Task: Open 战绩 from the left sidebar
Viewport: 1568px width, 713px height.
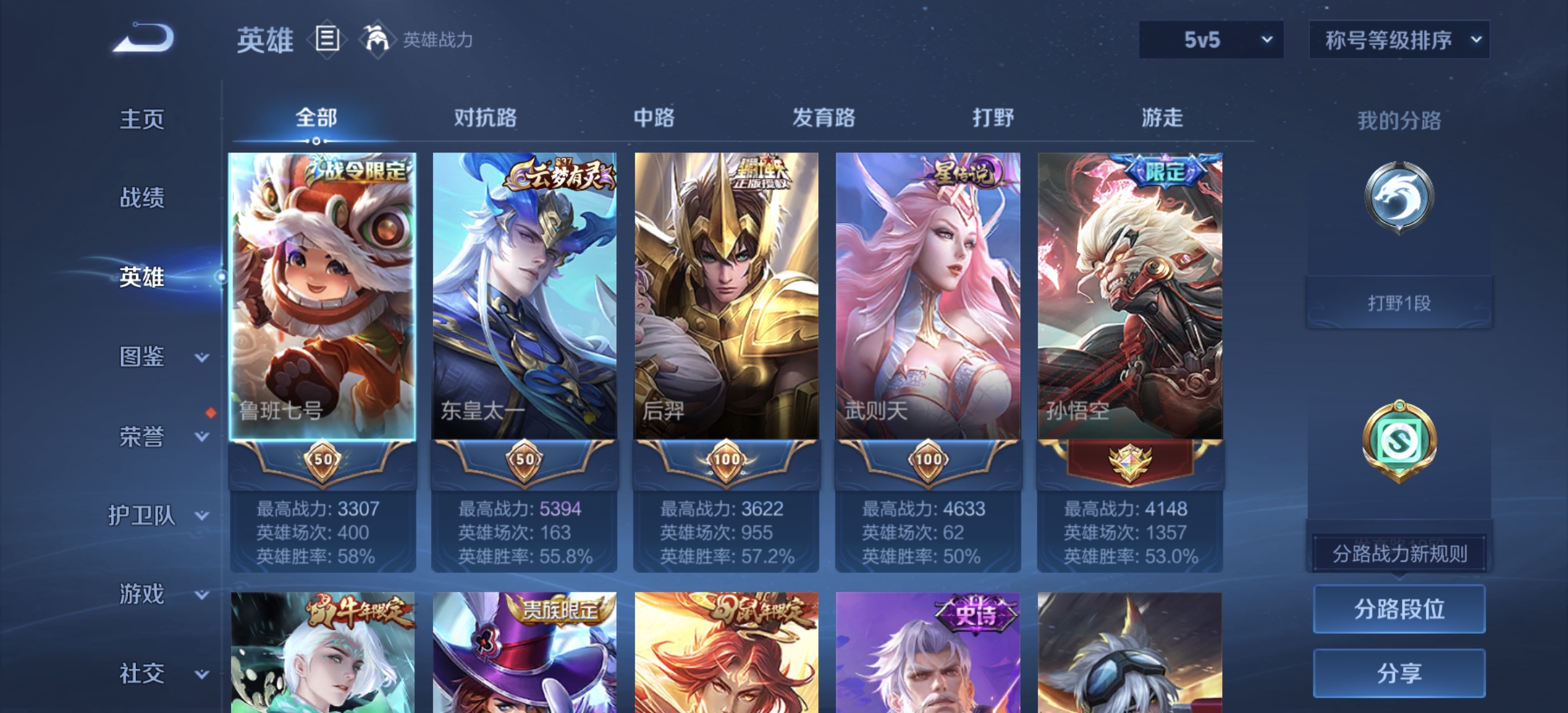Action: point(142,198)
